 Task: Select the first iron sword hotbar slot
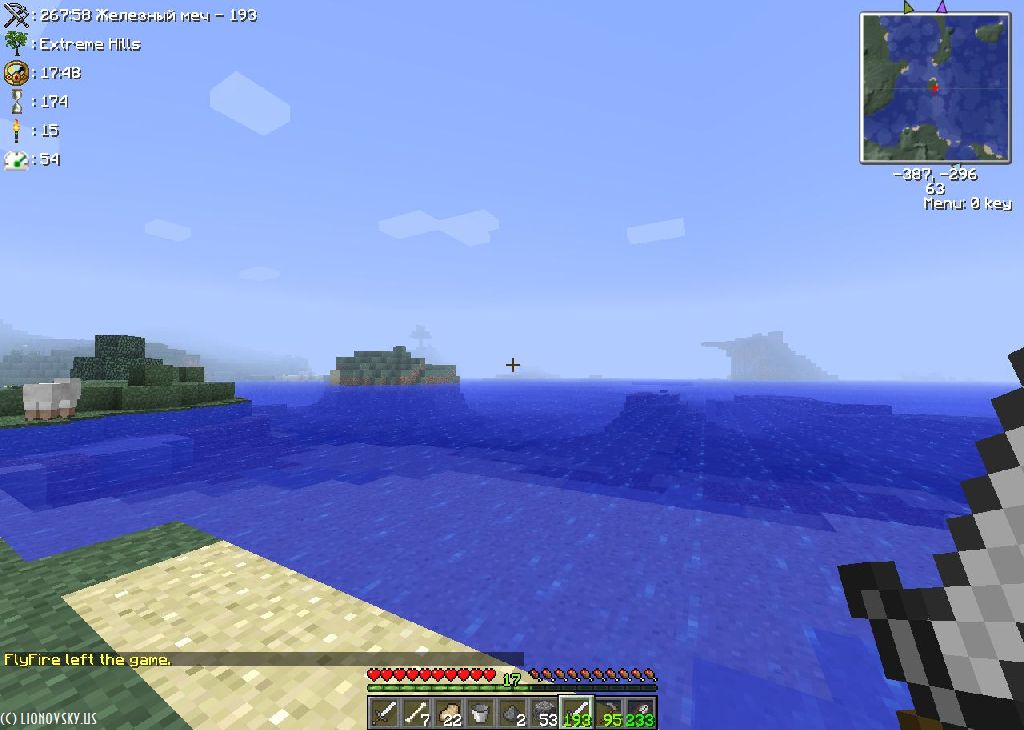tap(385, 713)
